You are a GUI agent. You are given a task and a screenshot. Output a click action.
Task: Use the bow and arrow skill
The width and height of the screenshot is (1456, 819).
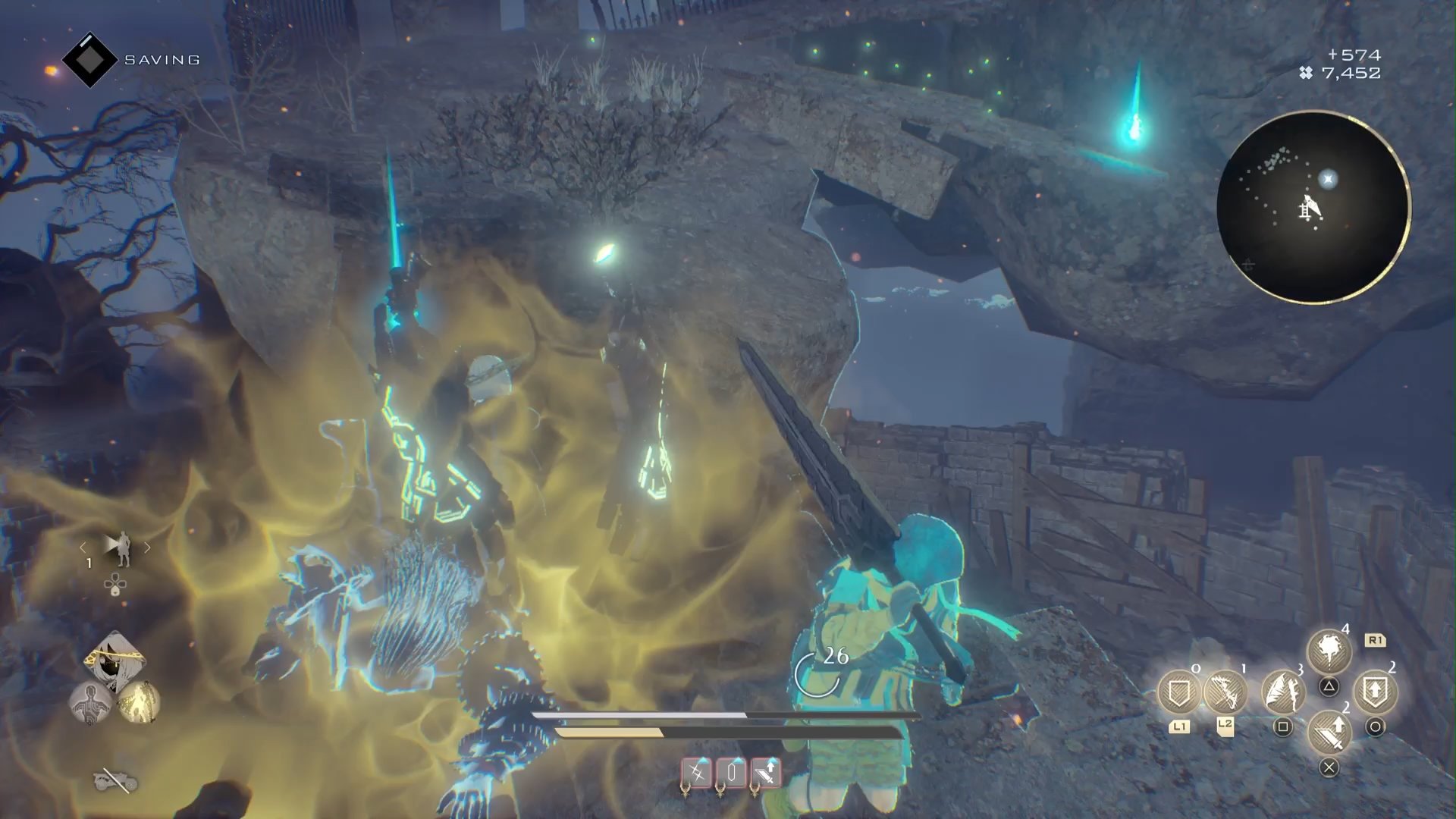(1225, 692)
